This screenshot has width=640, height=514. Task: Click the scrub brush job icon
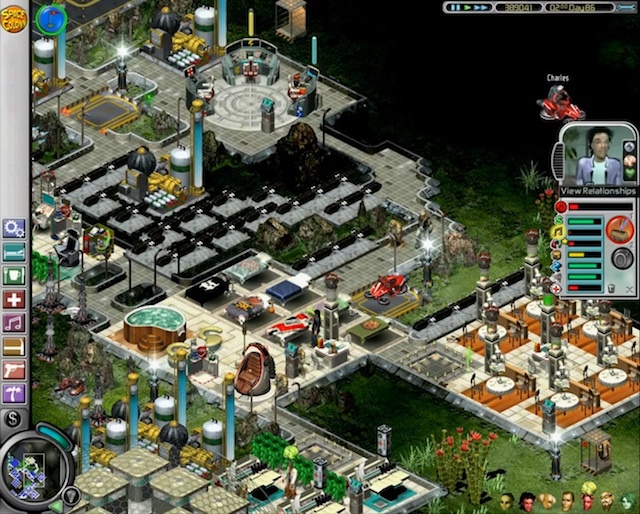620,230
